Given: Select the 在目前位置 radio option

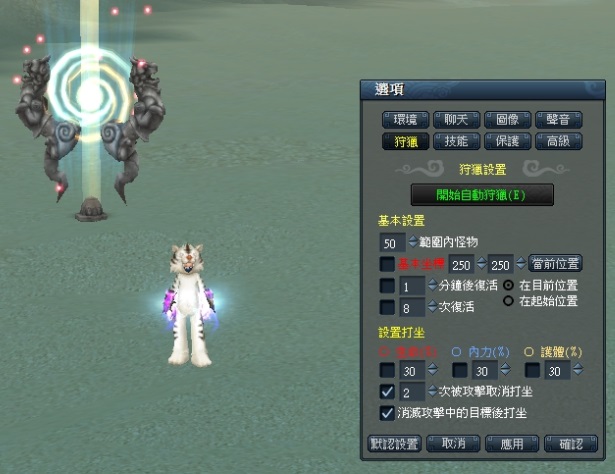Looking at the screenshot, I should pos(508,285).
